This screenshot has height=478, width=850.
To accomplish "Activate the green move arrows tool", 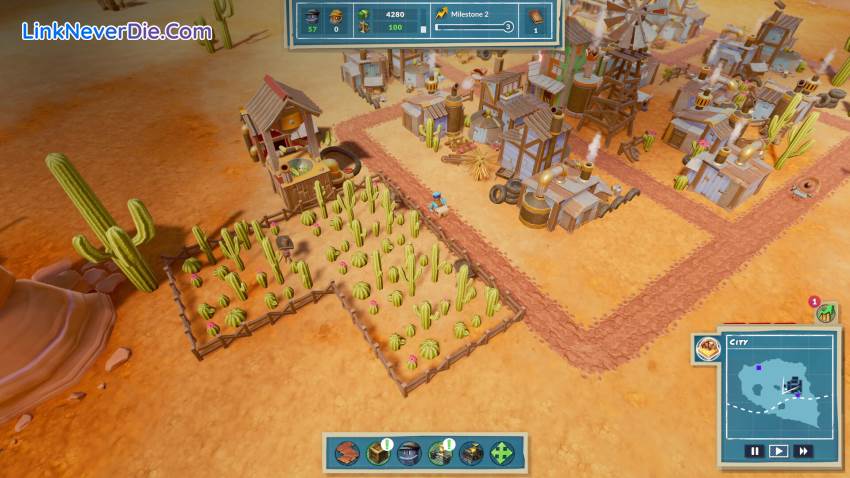I will [x=501, y=452].
